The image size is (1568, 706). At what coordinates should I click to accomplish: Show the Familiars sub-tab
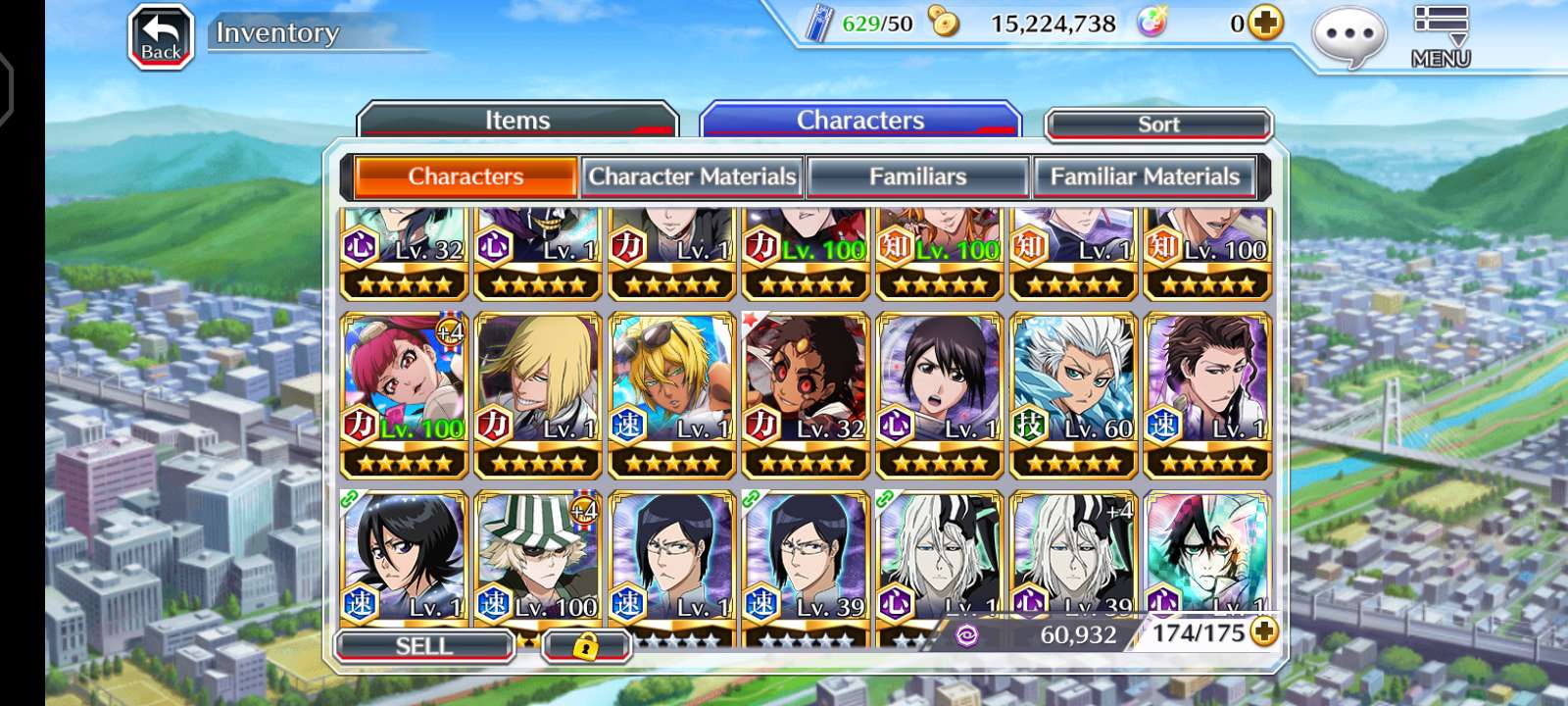pos(917,176)
